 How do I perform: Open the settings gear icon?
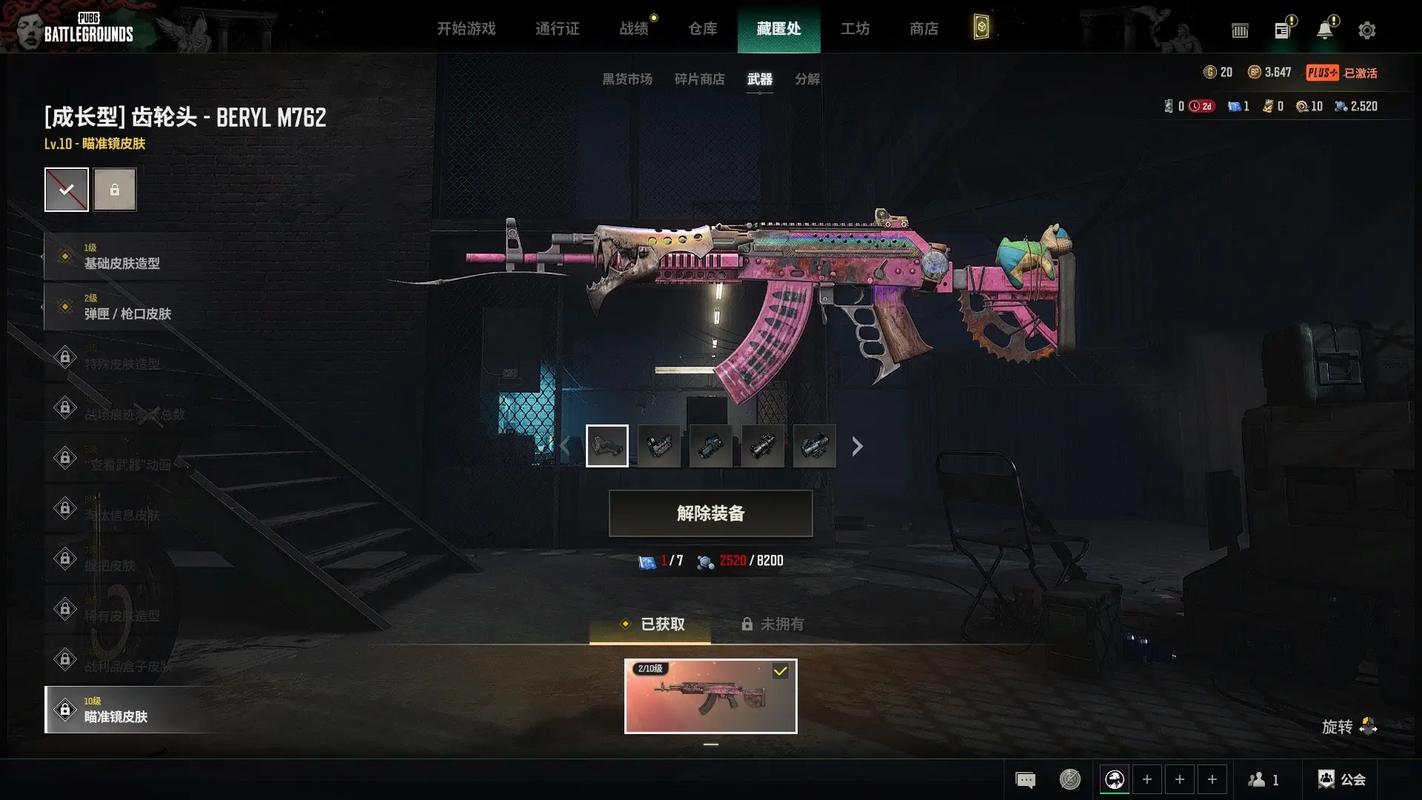[1367, 30]
